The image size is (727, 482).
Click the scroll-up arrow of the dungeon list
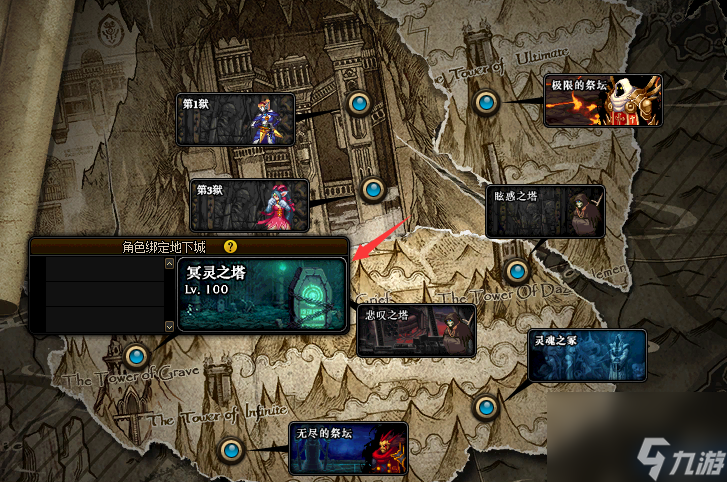point(169,262)
